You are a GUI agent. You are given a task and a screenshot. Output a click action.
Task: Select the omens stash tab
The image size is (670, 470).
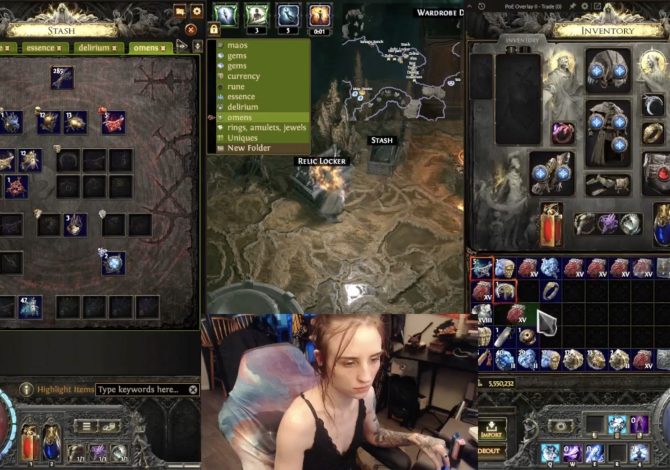click(146, 47)
